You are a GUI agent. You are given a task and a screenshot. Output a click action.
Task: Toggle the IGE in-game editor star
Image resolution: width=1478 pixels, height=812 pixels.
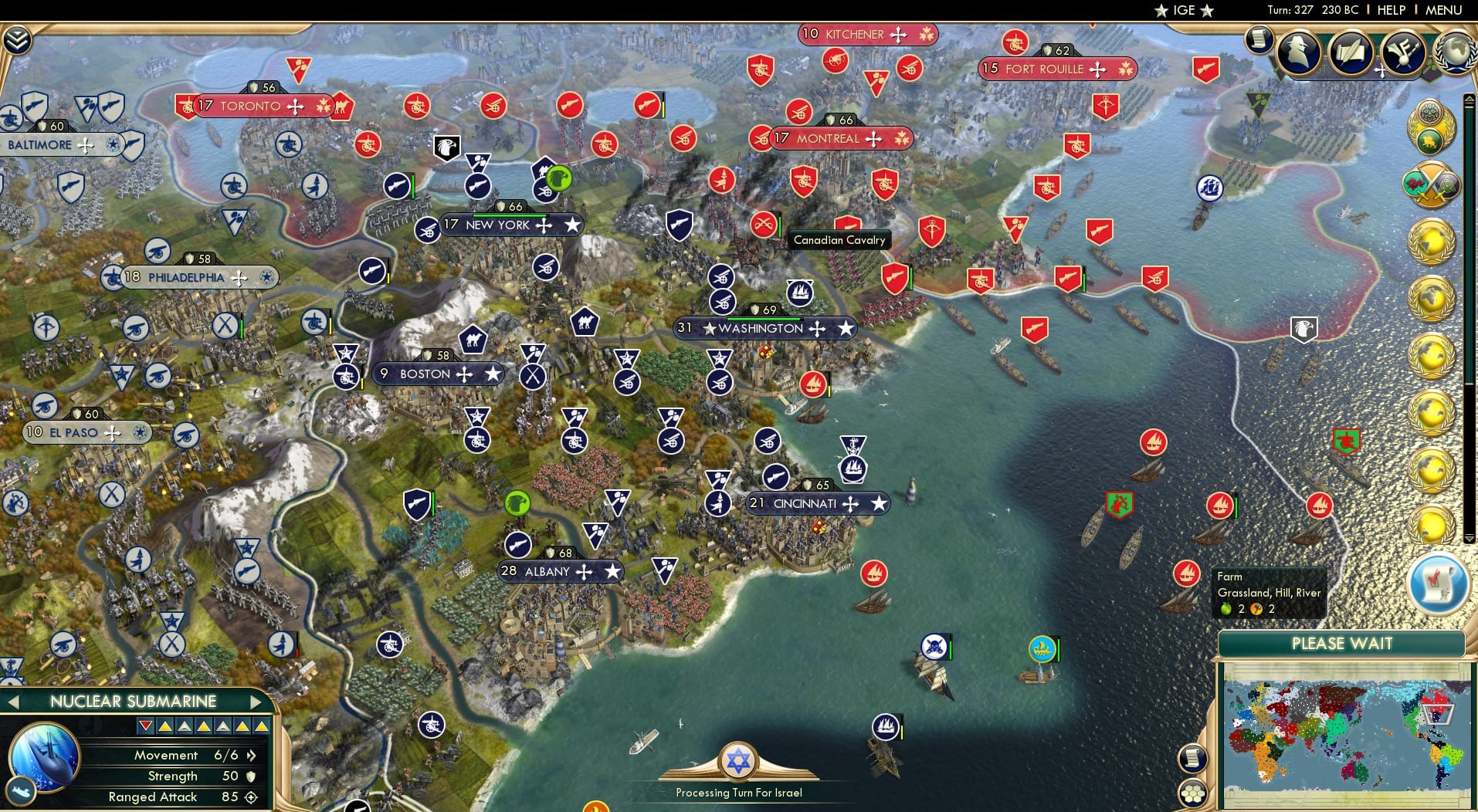pos(1161,10)
